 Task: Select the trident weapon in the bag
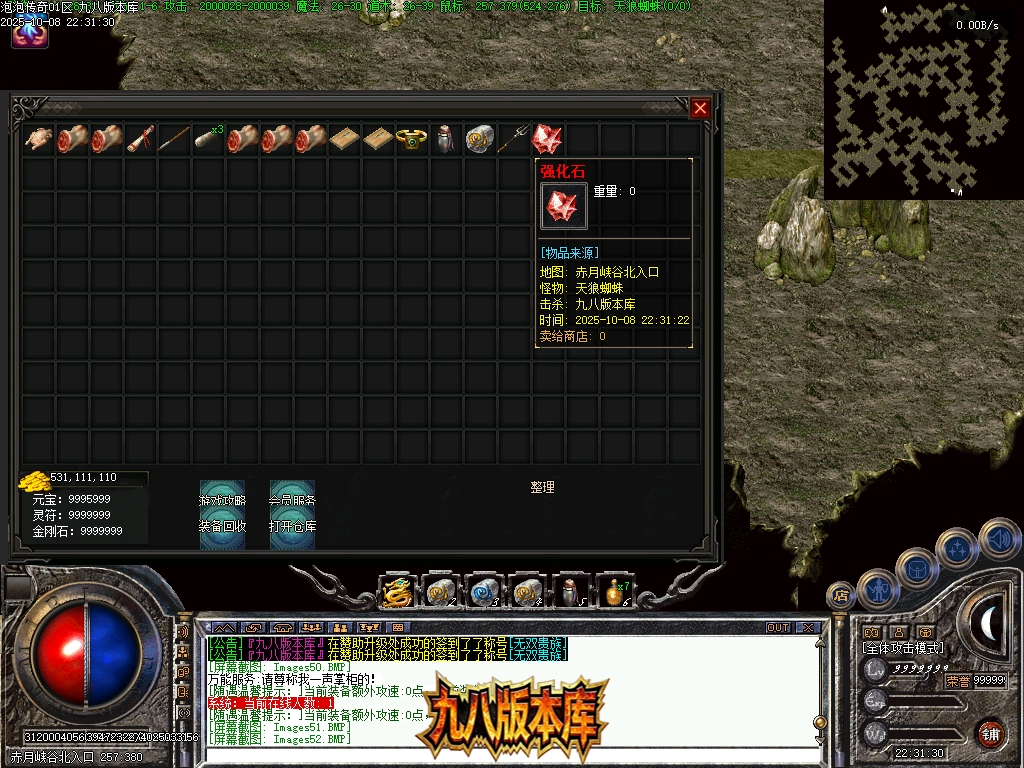(514, 139)
